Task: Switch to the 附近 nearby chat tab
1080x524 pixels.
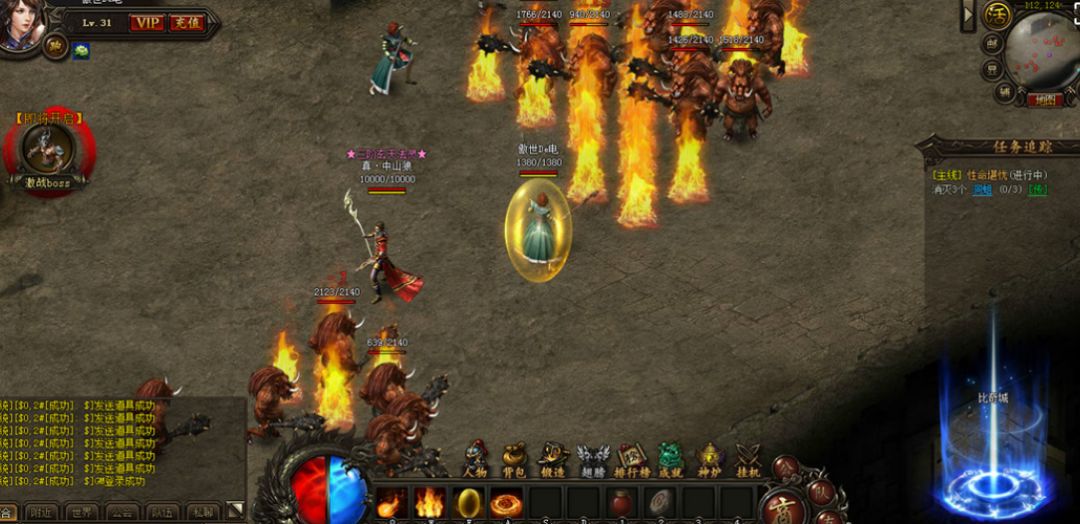Action: (x=42, y=513)
